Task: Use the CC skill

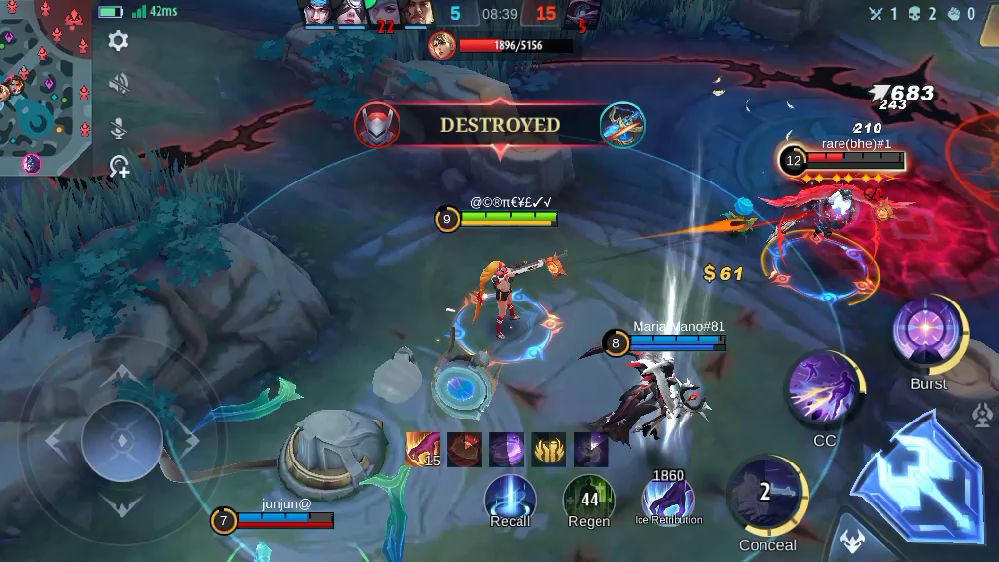Action: pos(825,392)
